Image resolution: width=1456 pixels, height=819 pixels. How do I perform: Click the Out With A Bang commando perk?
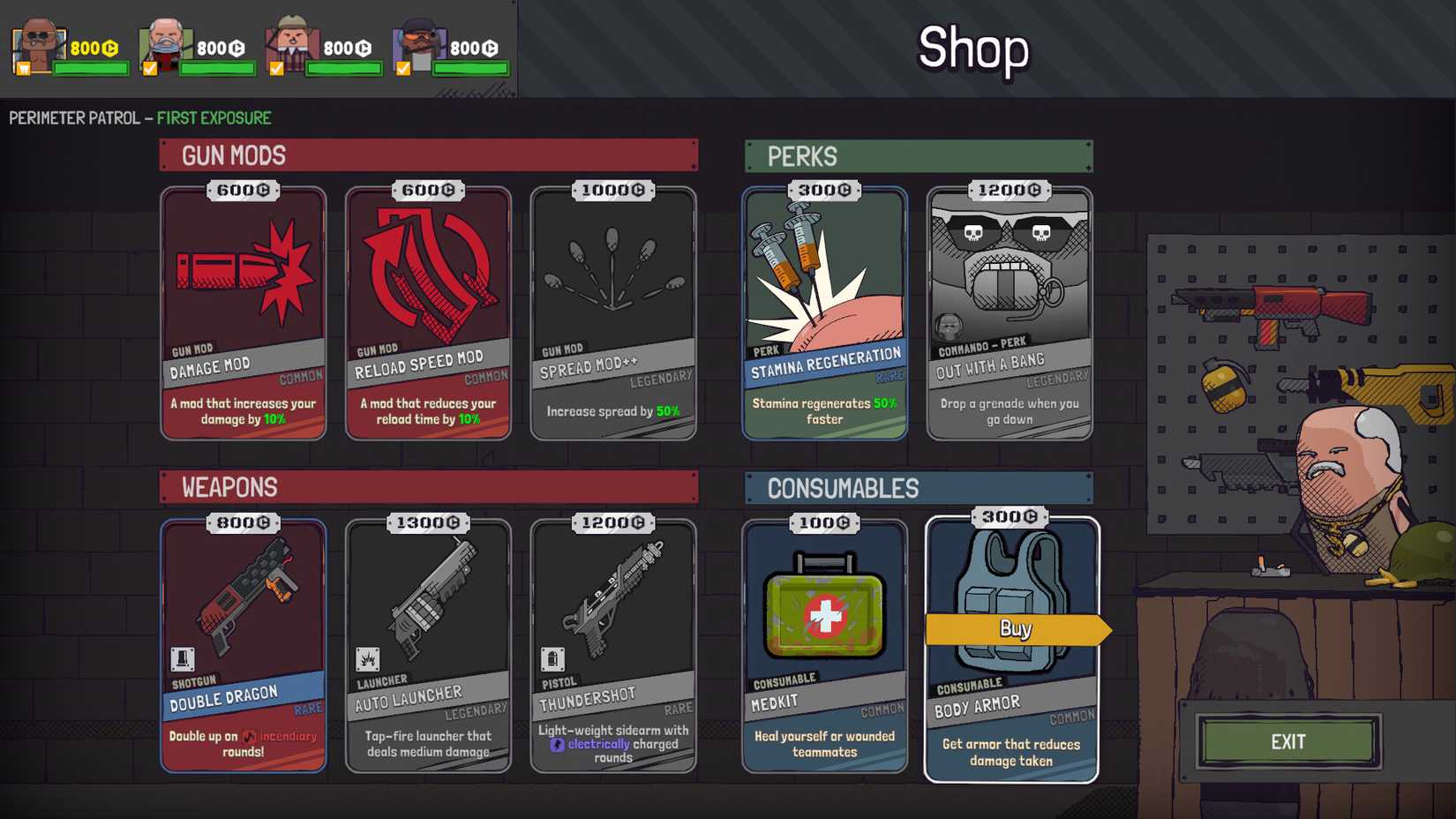click(x=1009, y=313)
